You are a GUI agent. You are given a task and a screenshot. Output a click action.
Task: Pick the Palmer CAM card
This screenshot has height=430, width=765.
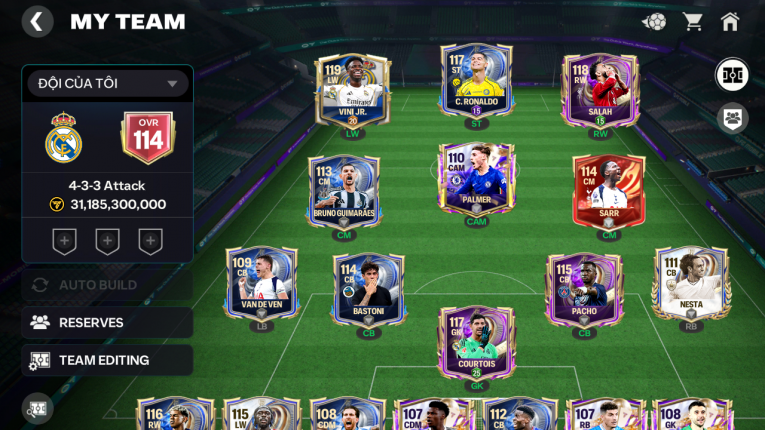coord(476,180)
